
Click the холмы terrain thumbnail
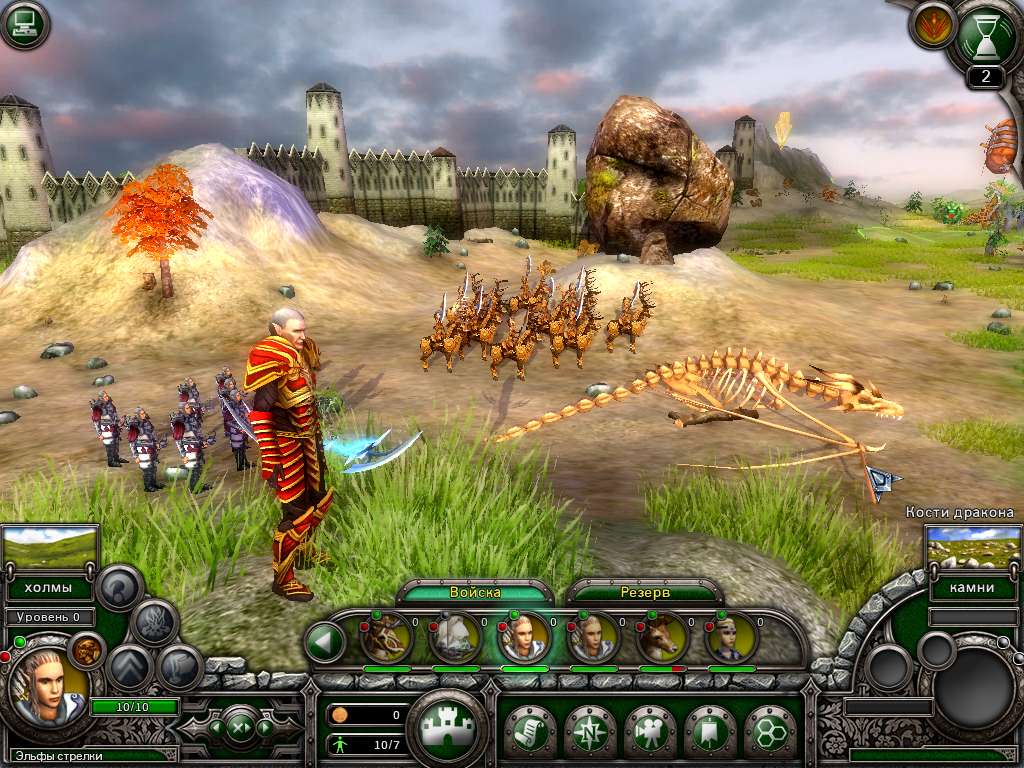[50, 548]
